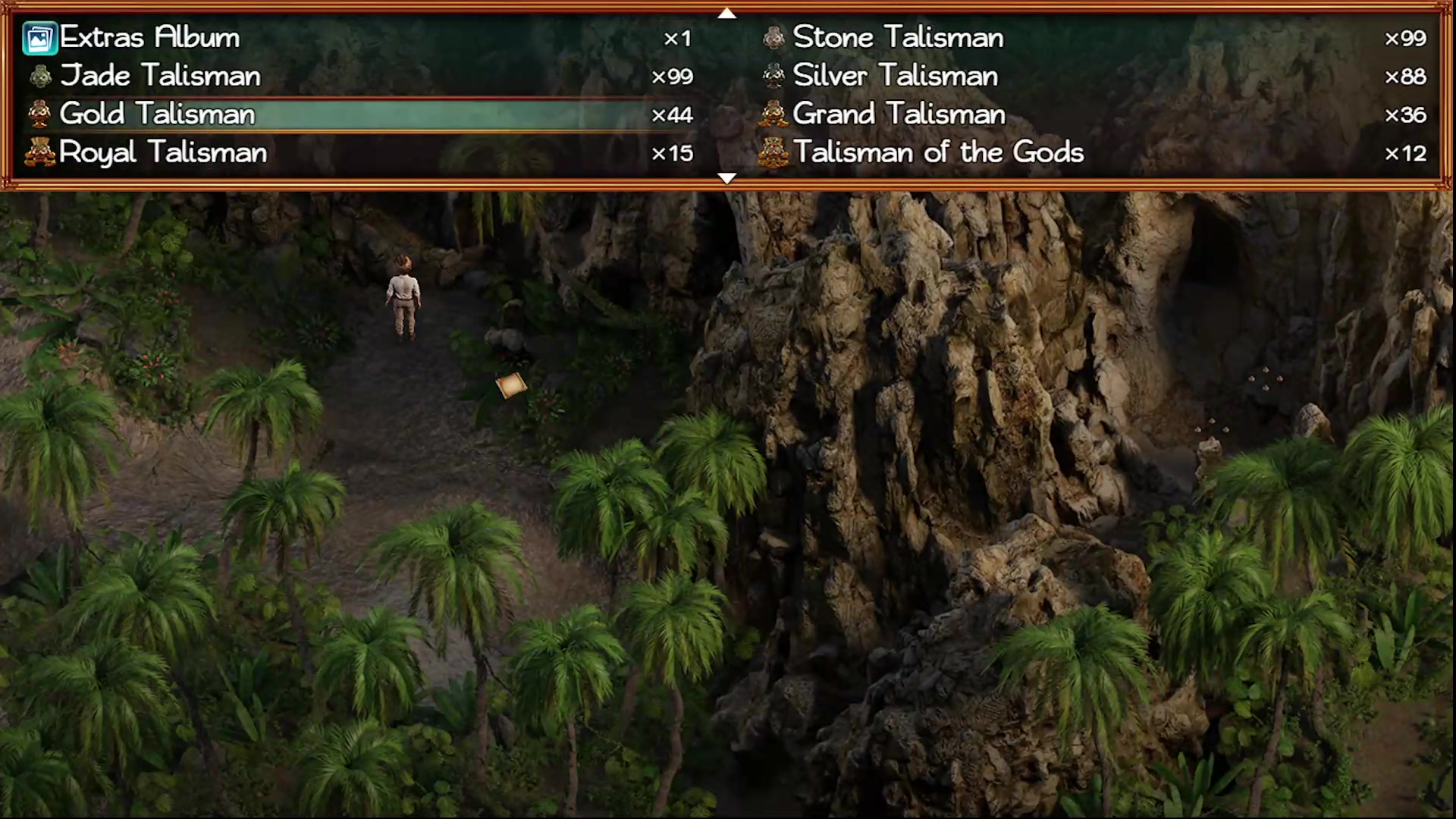Click the item list's up arrow
Image resolution: width=1456 pixels, height=819 pixels.
(x=726, y=13)
